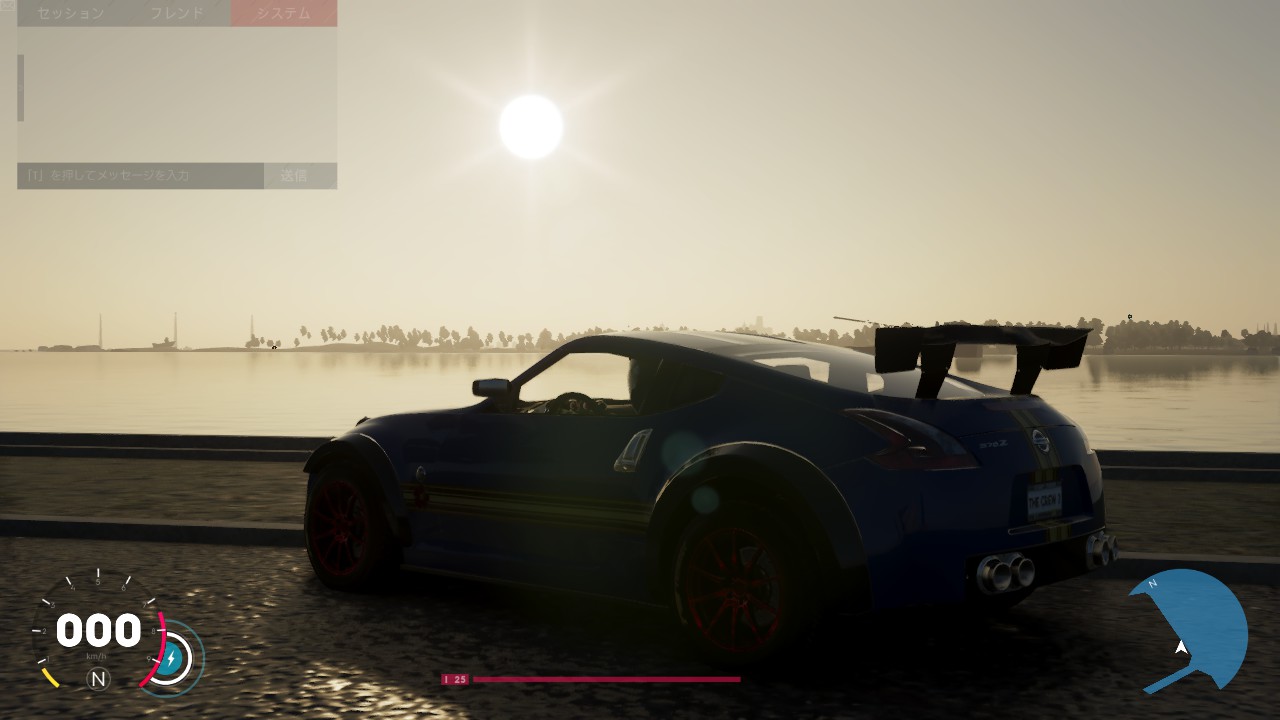The image size is (1280, 720).
Task: Click the N gear indicator below the speedometer
Action: [x=96, y=679]
